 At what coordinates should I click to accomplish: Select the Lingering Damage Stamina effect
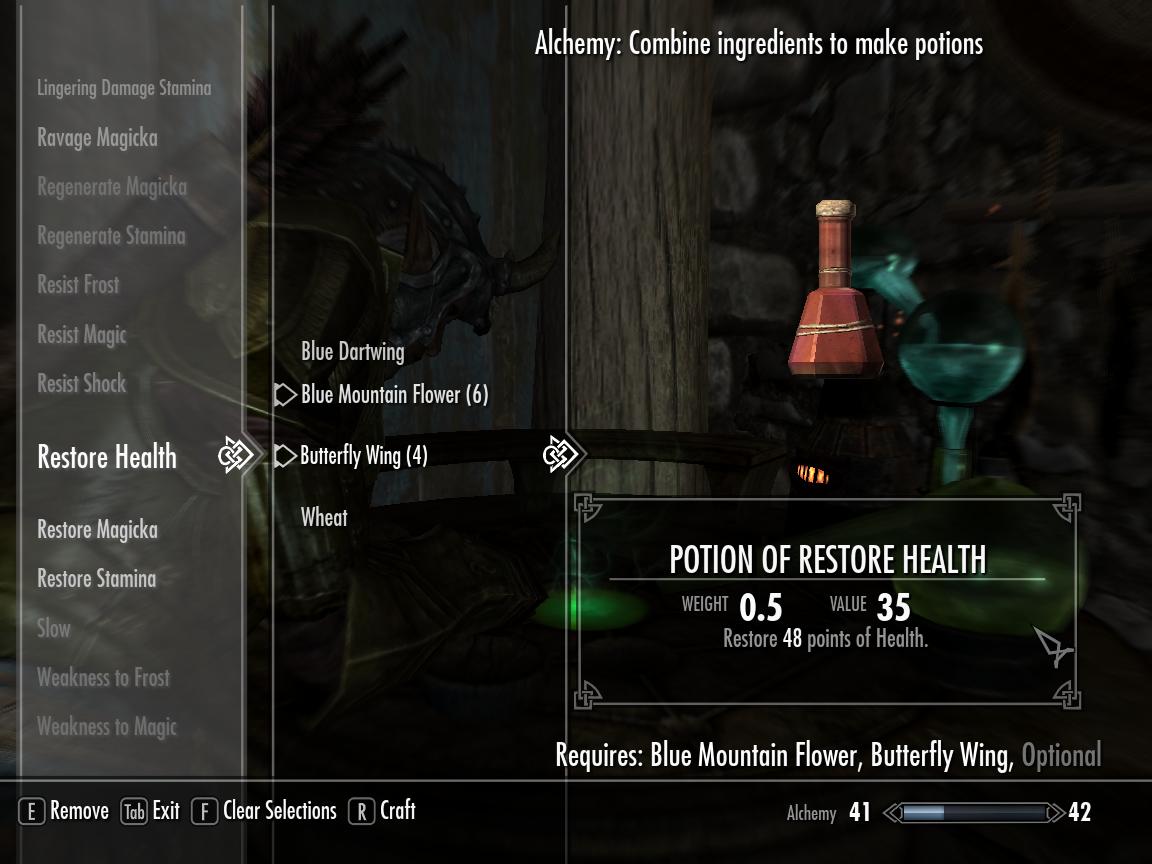click(124, 88)
